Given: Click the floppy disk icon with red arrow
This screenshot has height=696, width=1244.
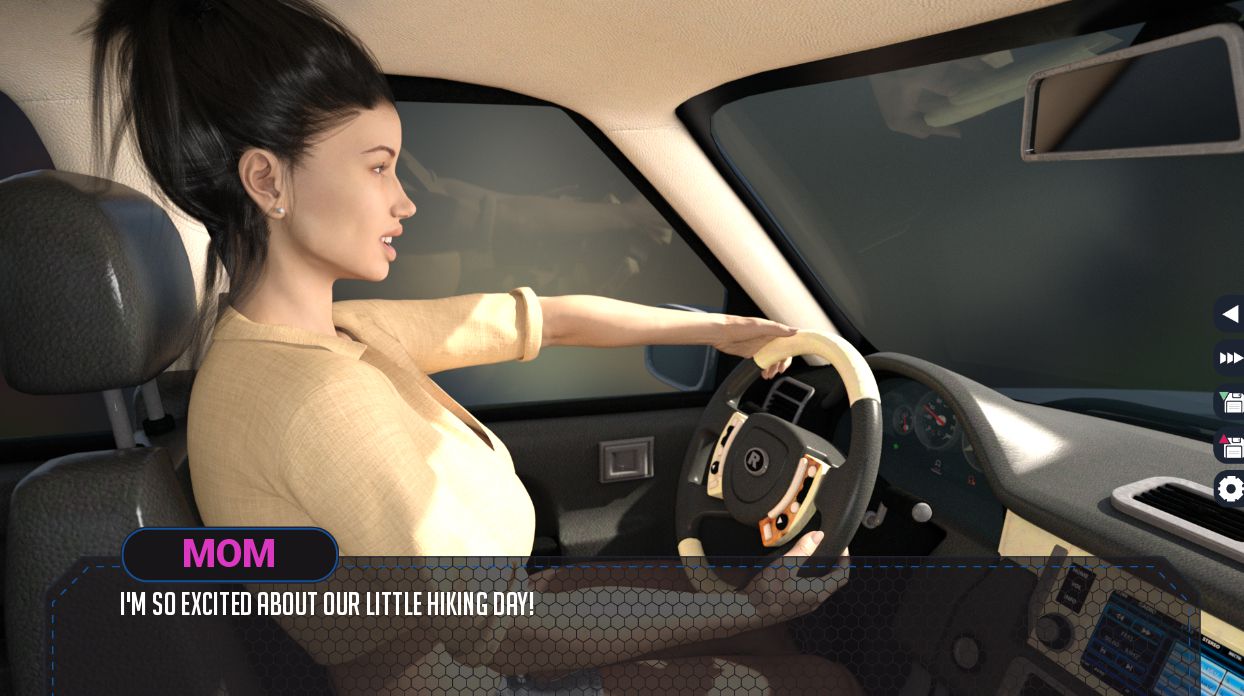Looking at the screenshot, I should click(x=1231, y=445).
